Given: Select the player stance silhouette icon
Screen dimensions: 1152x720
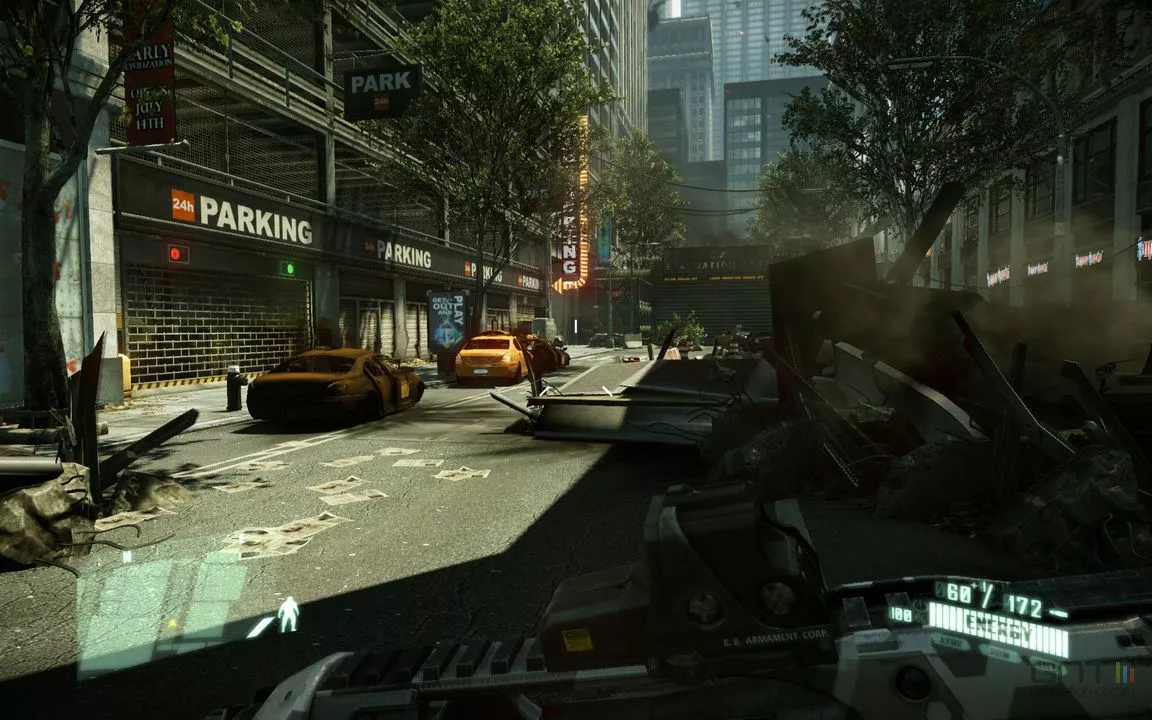Looking at the screenshot, I should point(288,614).
